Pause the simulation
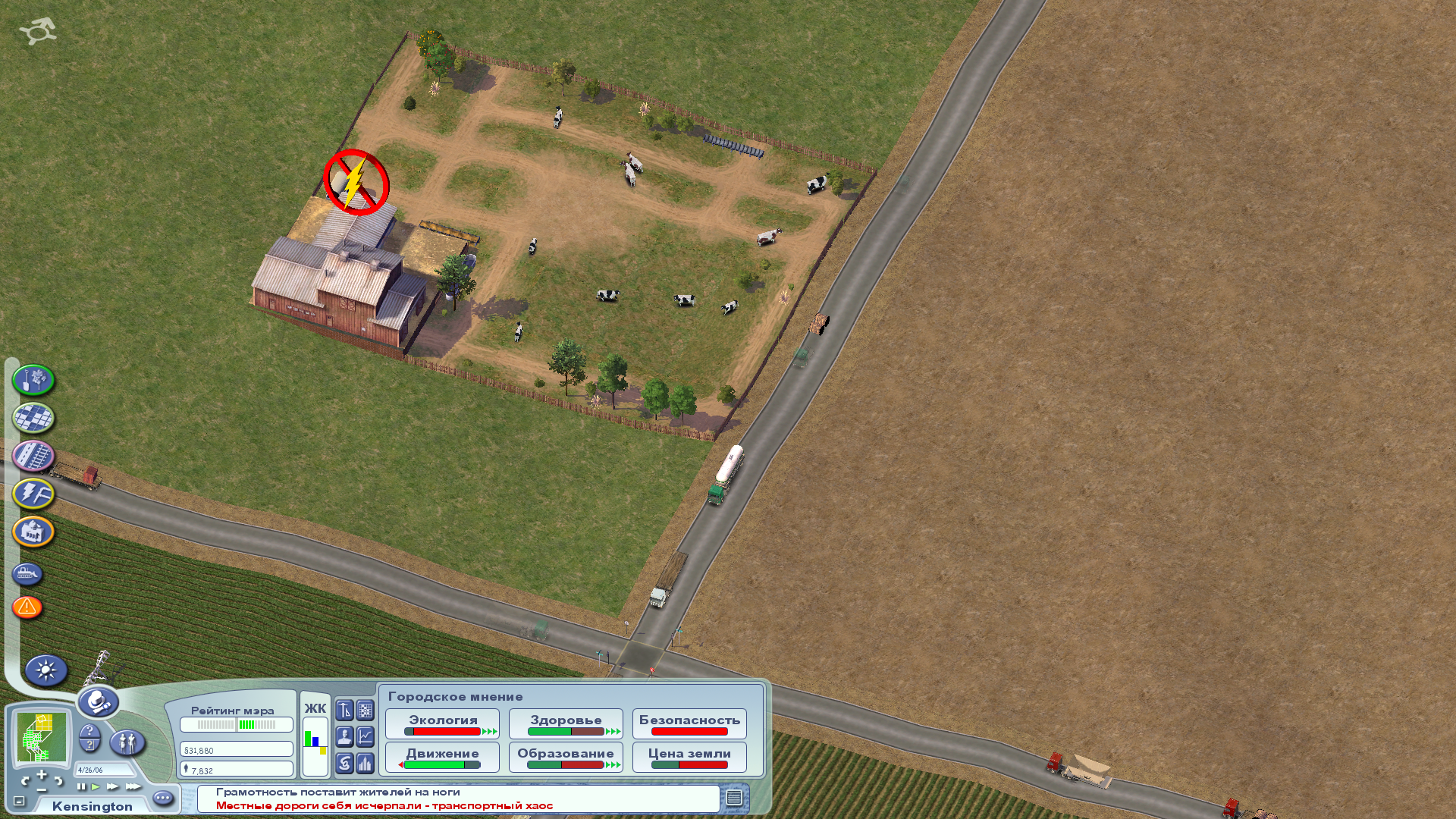The height and width of the screenshot is (819, 1456). coord(81,786)
